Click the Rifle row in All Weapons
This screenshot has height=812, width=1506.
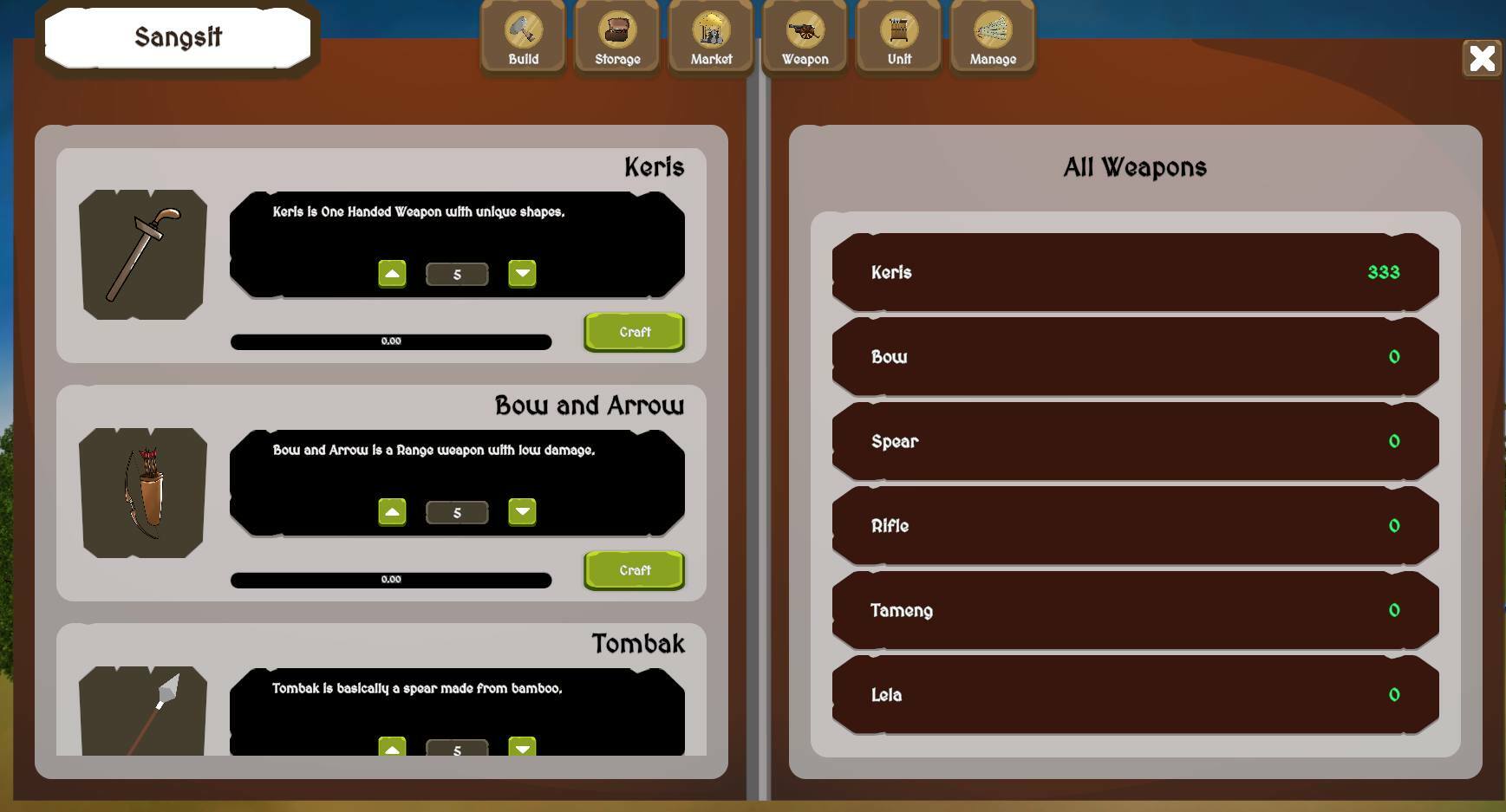click(x=1136, y=525)
